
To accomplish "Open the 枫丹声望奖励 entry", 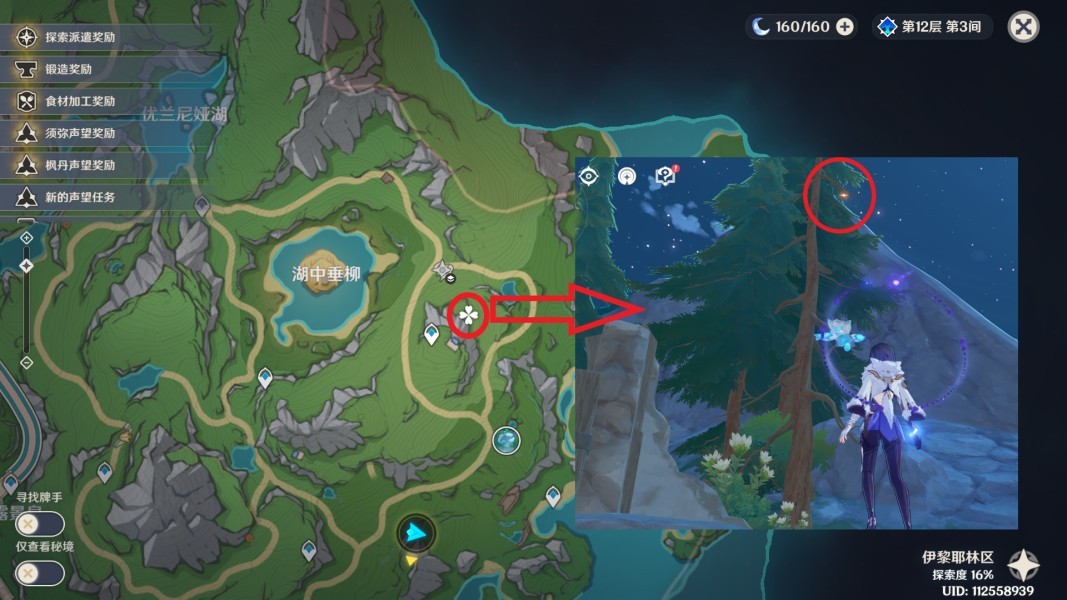I will 80,165.
